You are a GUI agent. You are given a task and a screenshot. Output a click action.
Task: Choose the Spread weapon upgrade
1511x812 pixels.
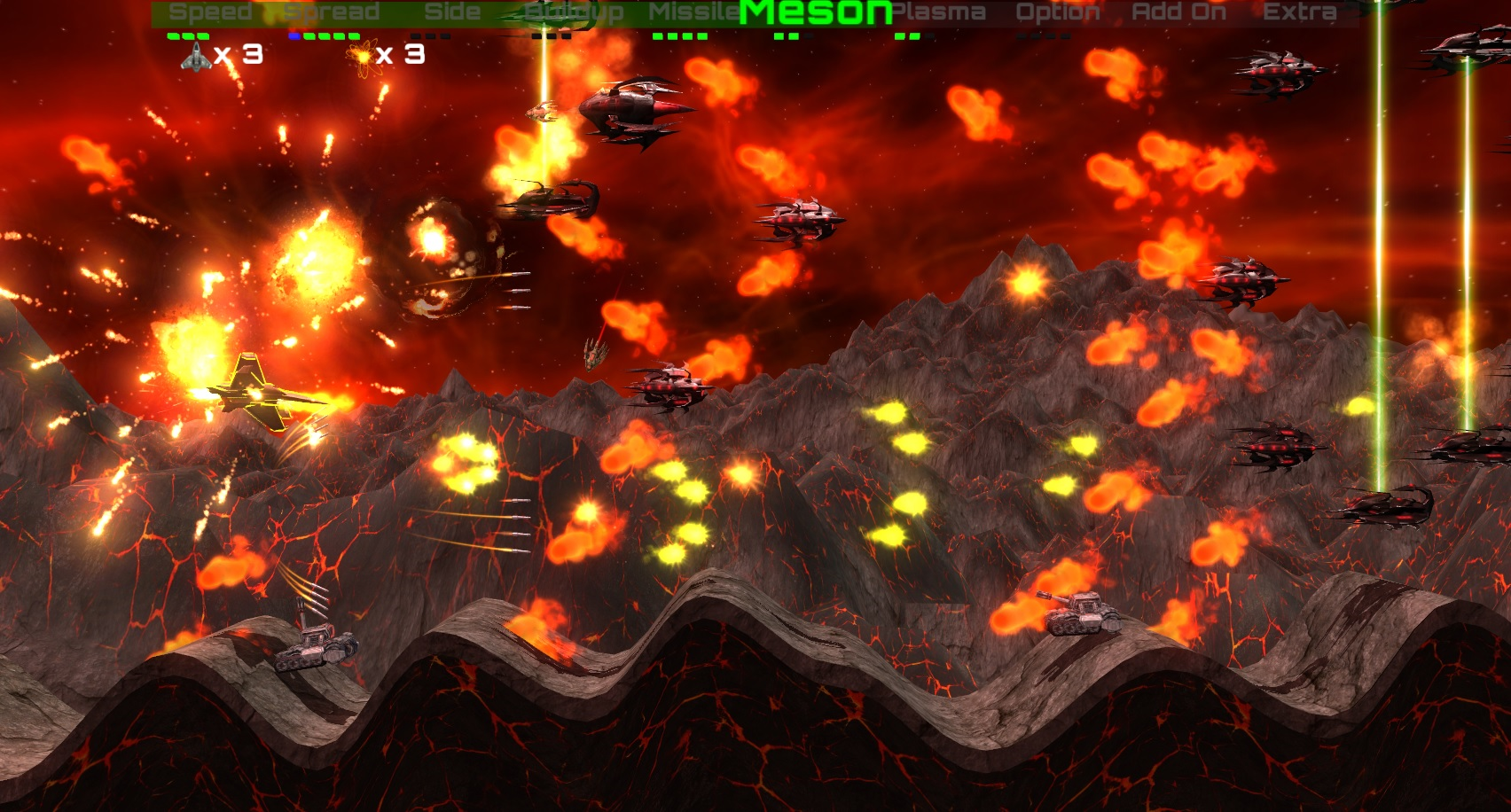click(333, 12)
